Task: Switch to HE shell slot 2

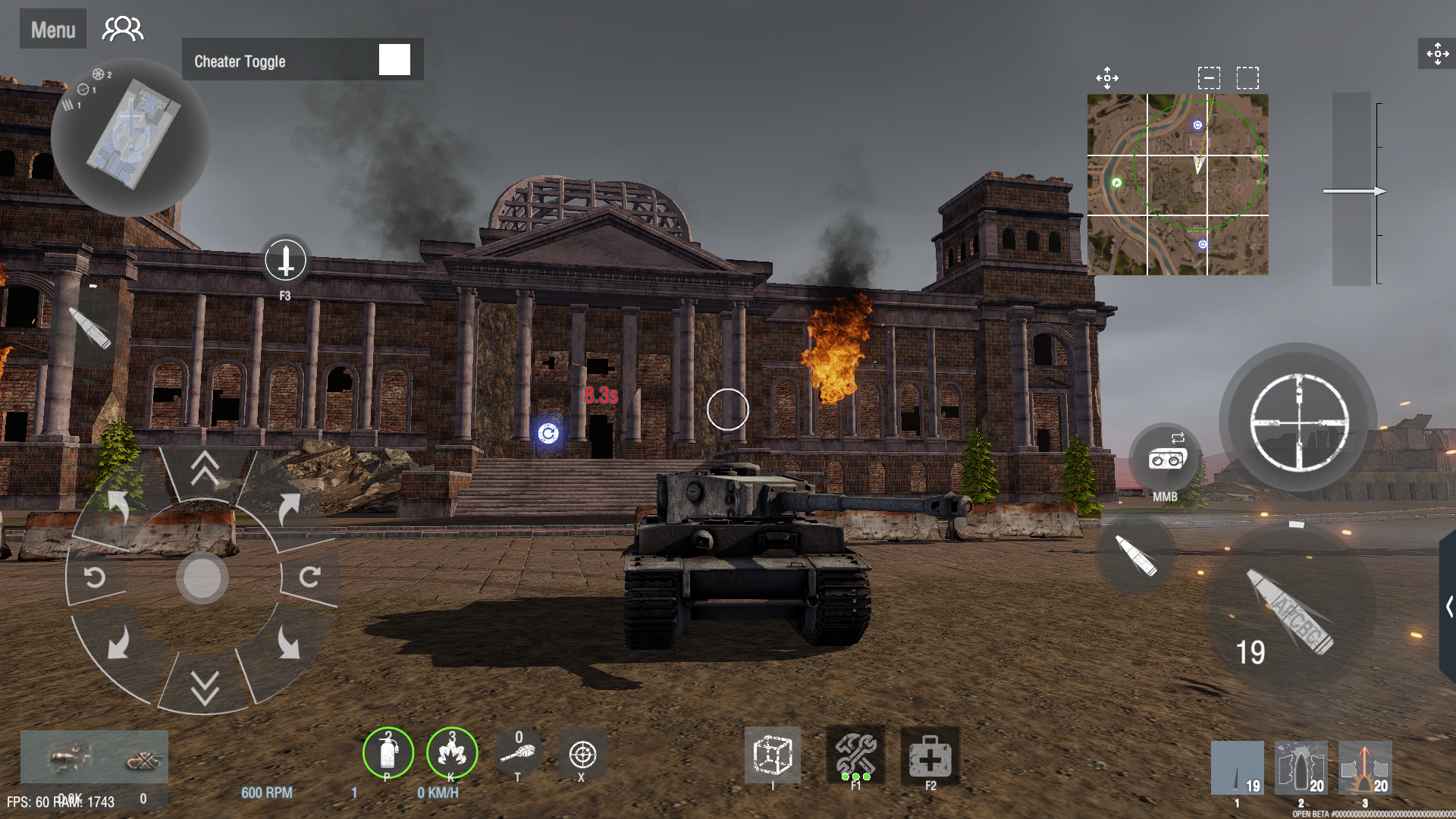Action: point(1300,768)
